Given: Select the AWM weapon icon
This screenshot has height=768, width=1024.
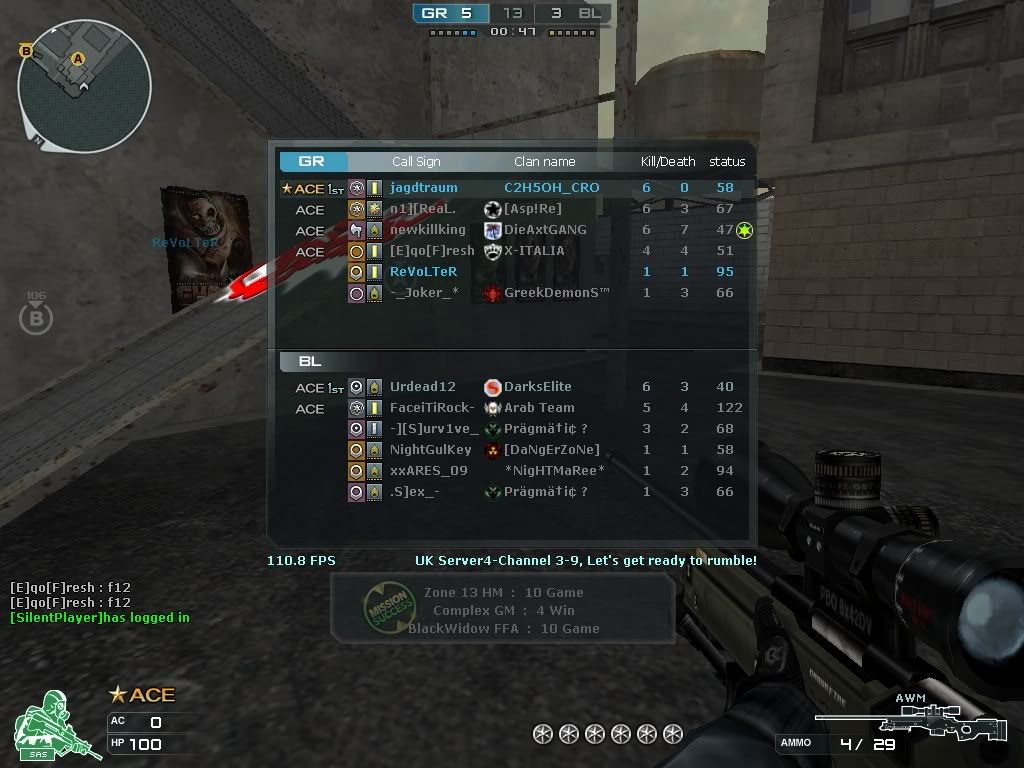Looking at the screenshot, I should pos(910,719).
